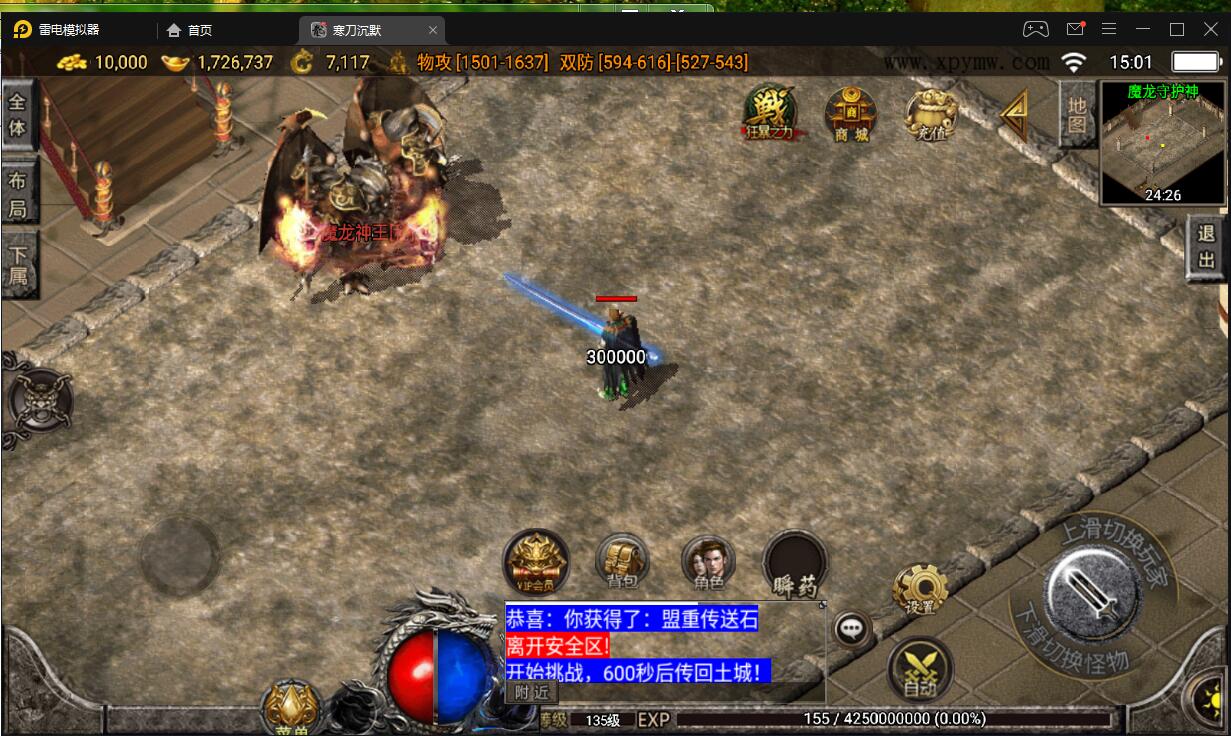
Task: Open the VIP会员 membership icon
Action: tap(536, 560)
